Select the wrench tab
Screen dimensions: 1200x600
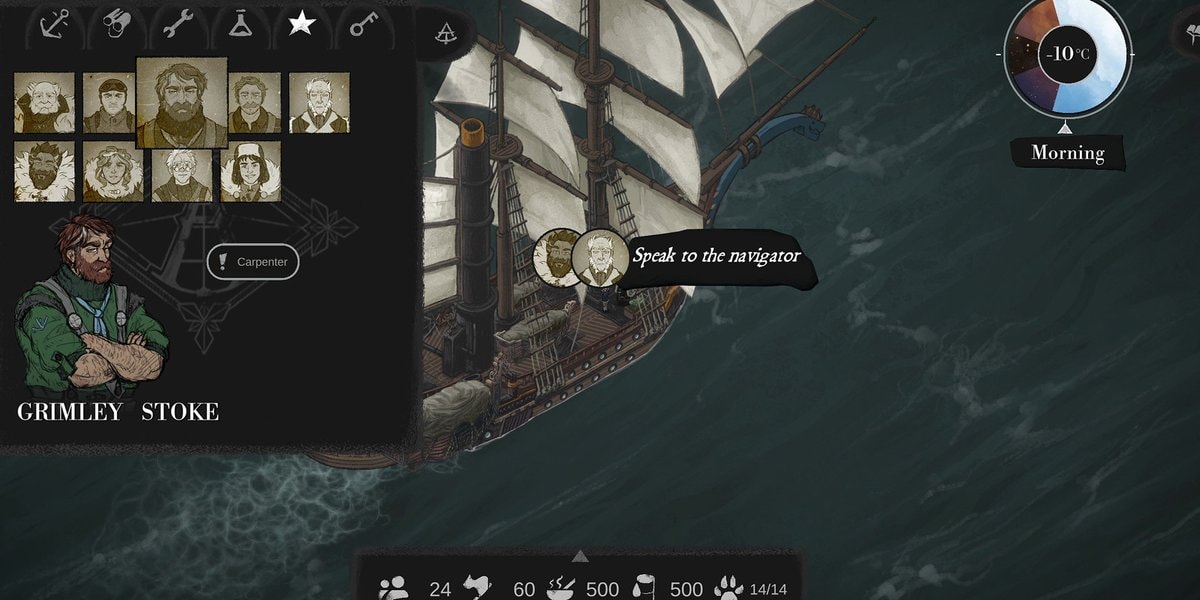pyautogui.click(x=178, y=24)
